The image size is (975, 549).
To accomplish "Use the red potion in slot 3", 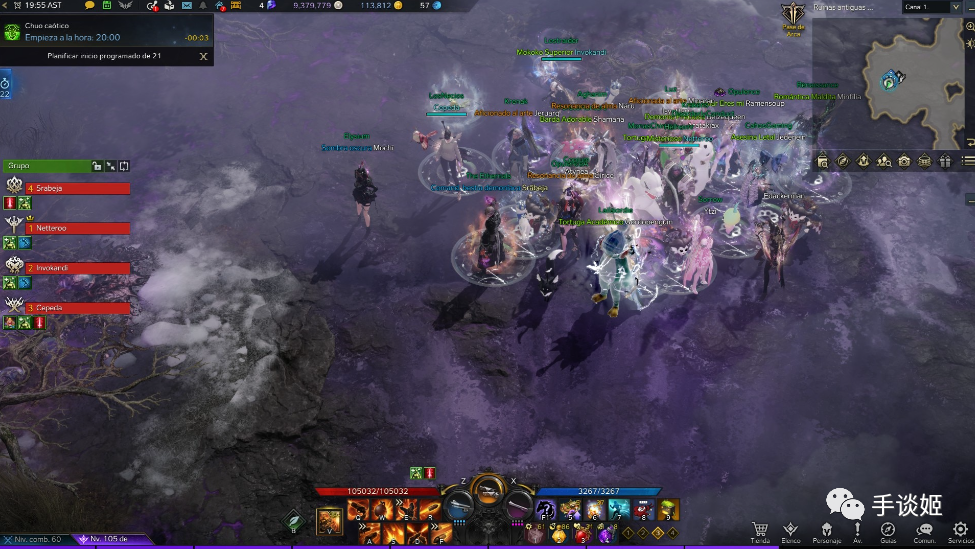I will pos(583,535).
